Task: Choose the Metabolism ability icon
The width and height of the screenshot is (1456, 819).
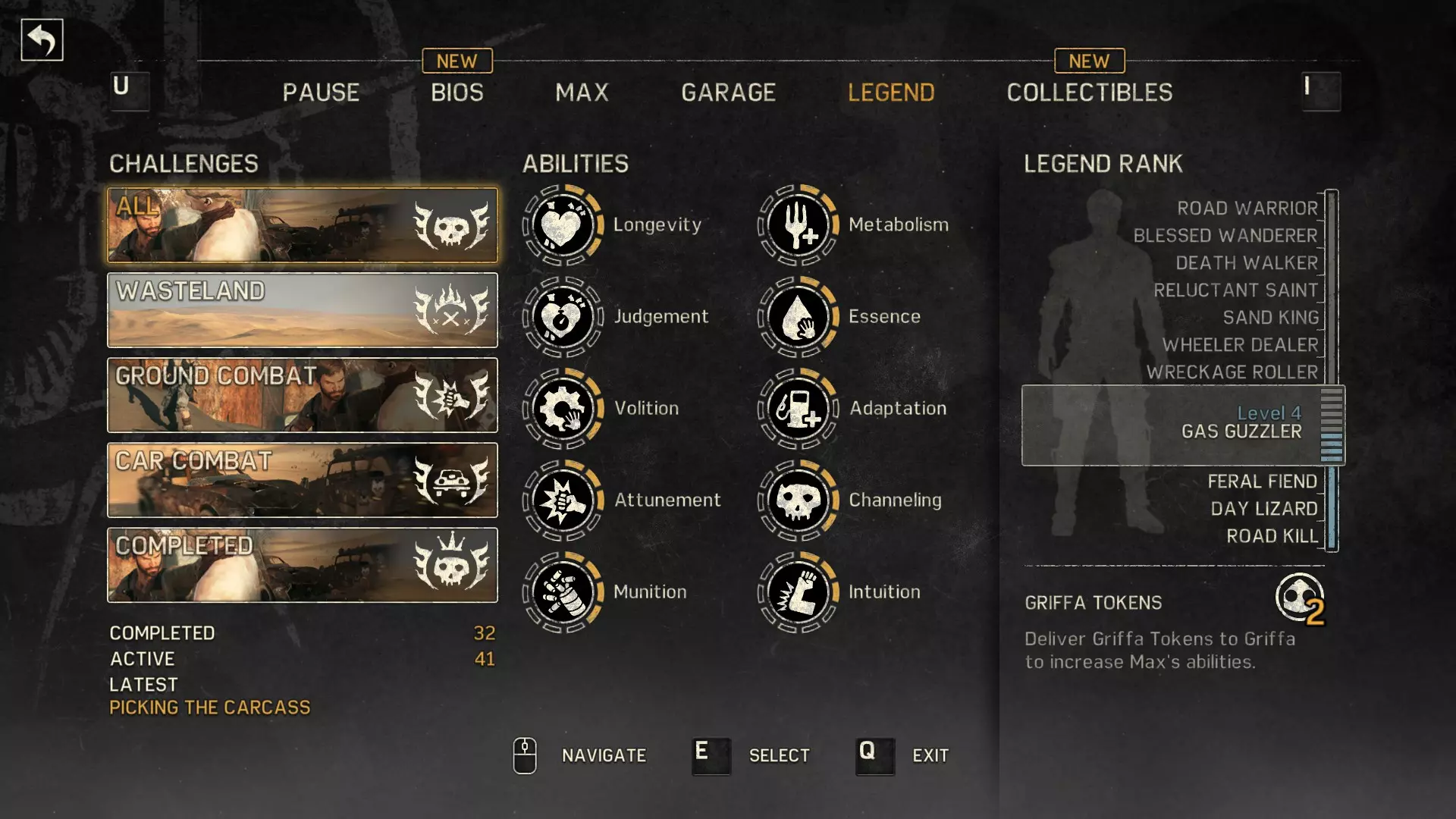Action: click(798, 225)
